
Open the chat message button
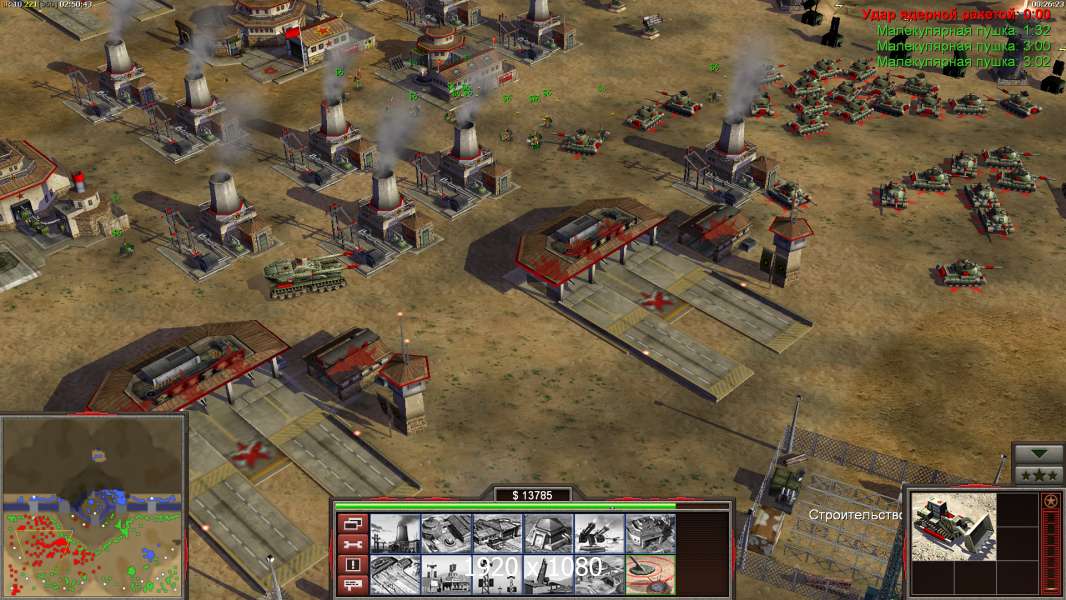pos(352,585)
